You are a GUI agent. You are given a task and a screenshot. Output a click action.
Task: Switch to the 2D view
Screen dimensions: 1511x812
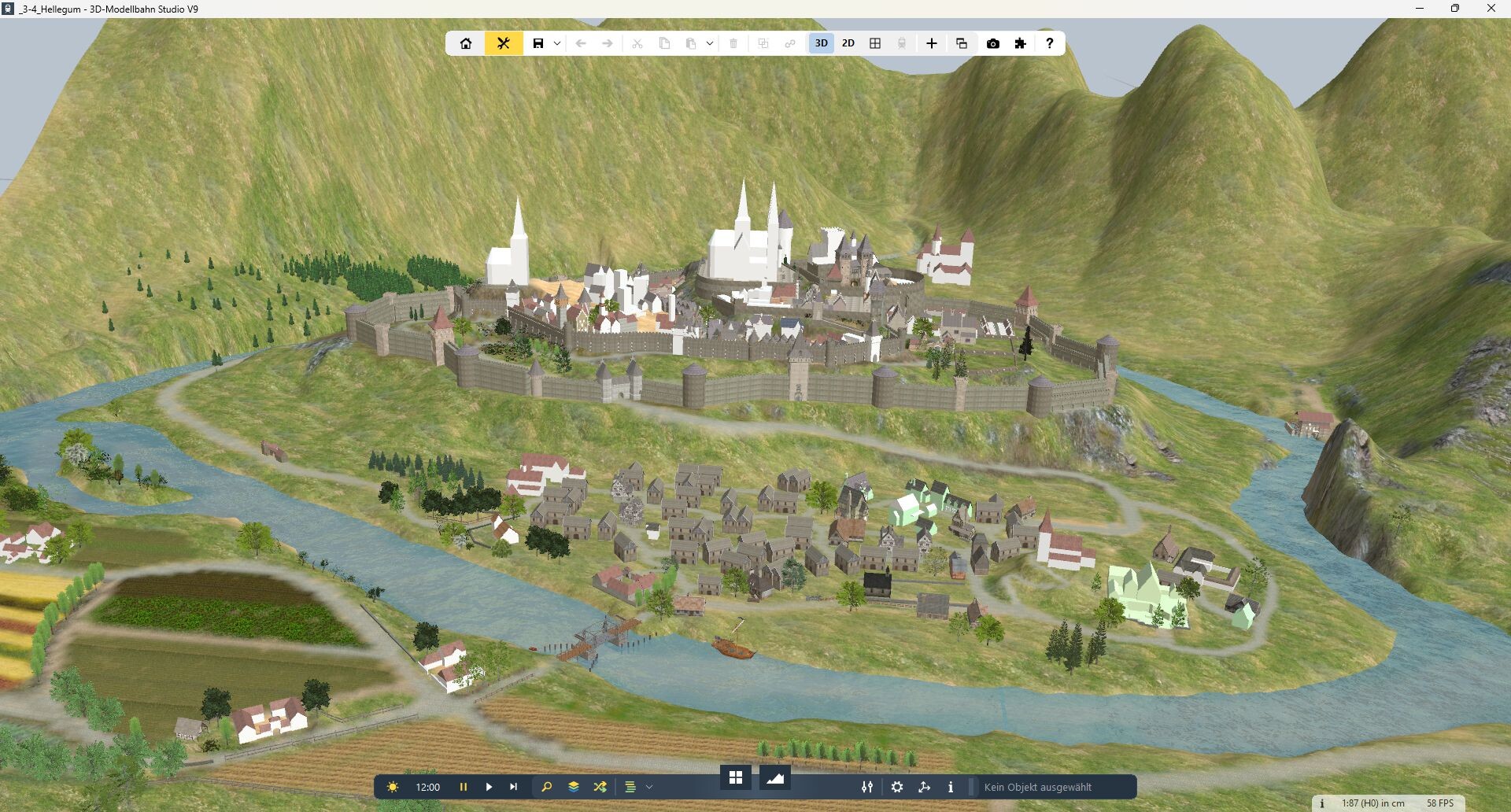click(x=848, y=43)
